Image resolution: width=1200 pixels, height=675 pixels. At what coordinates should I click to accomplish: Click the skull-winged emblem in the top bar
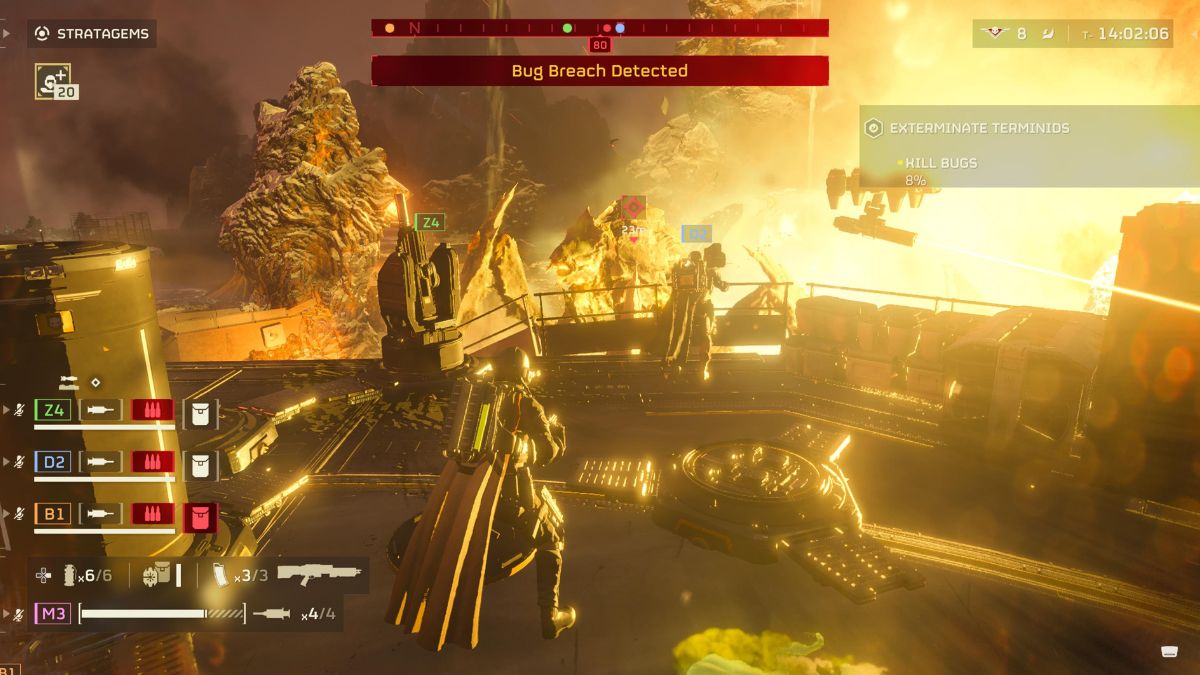994,33
